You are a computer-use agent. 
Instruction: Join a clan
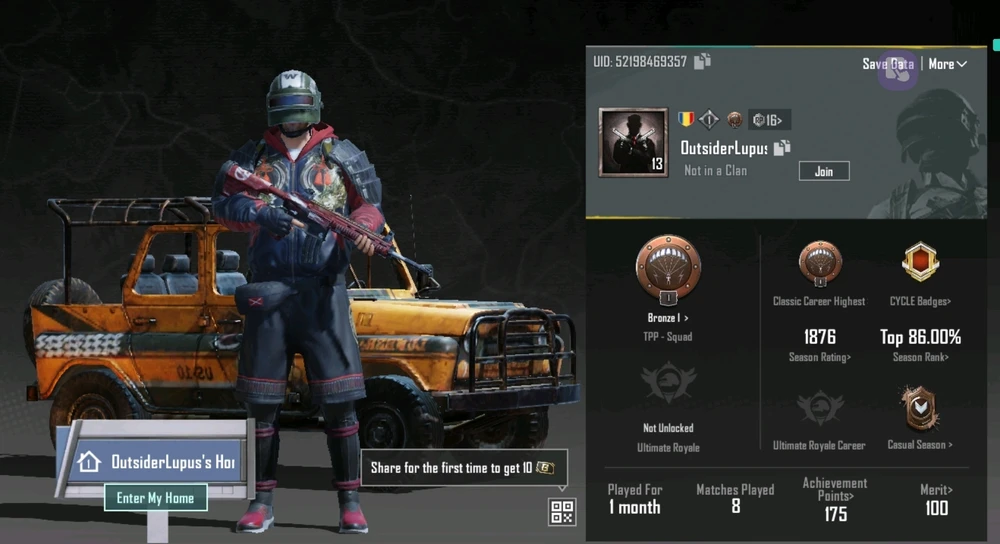tap(823, 171)
